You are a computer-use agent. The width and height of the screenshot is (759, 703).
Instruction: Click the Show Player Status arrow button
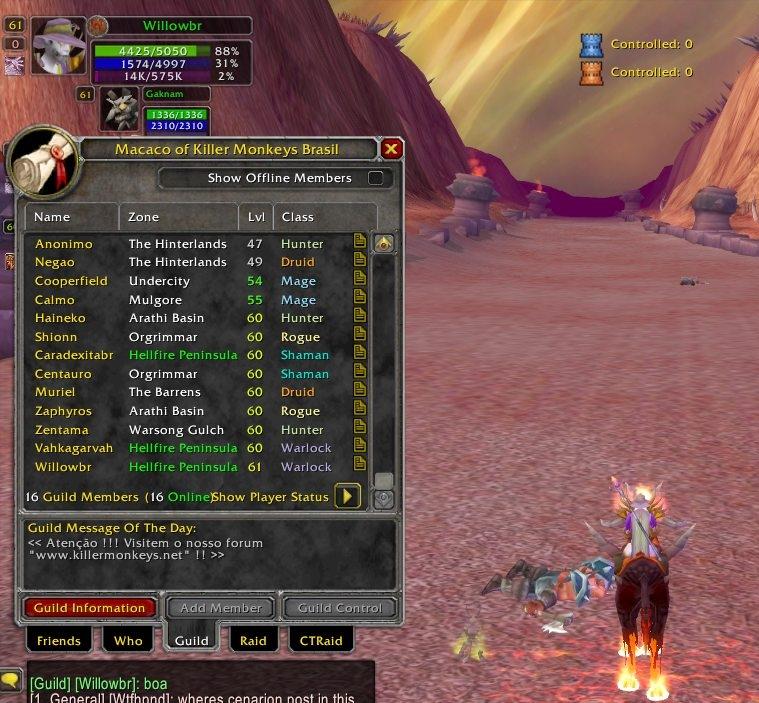point(347,496)
